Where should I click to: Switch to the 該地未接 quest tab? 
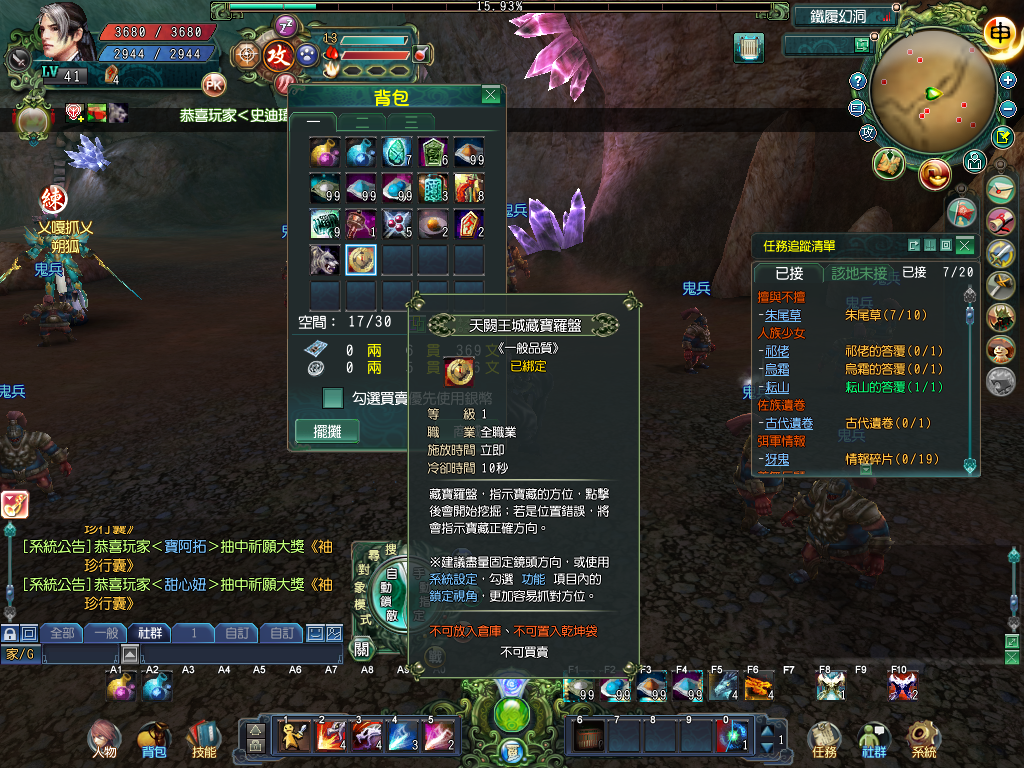[x=859, y=273]
